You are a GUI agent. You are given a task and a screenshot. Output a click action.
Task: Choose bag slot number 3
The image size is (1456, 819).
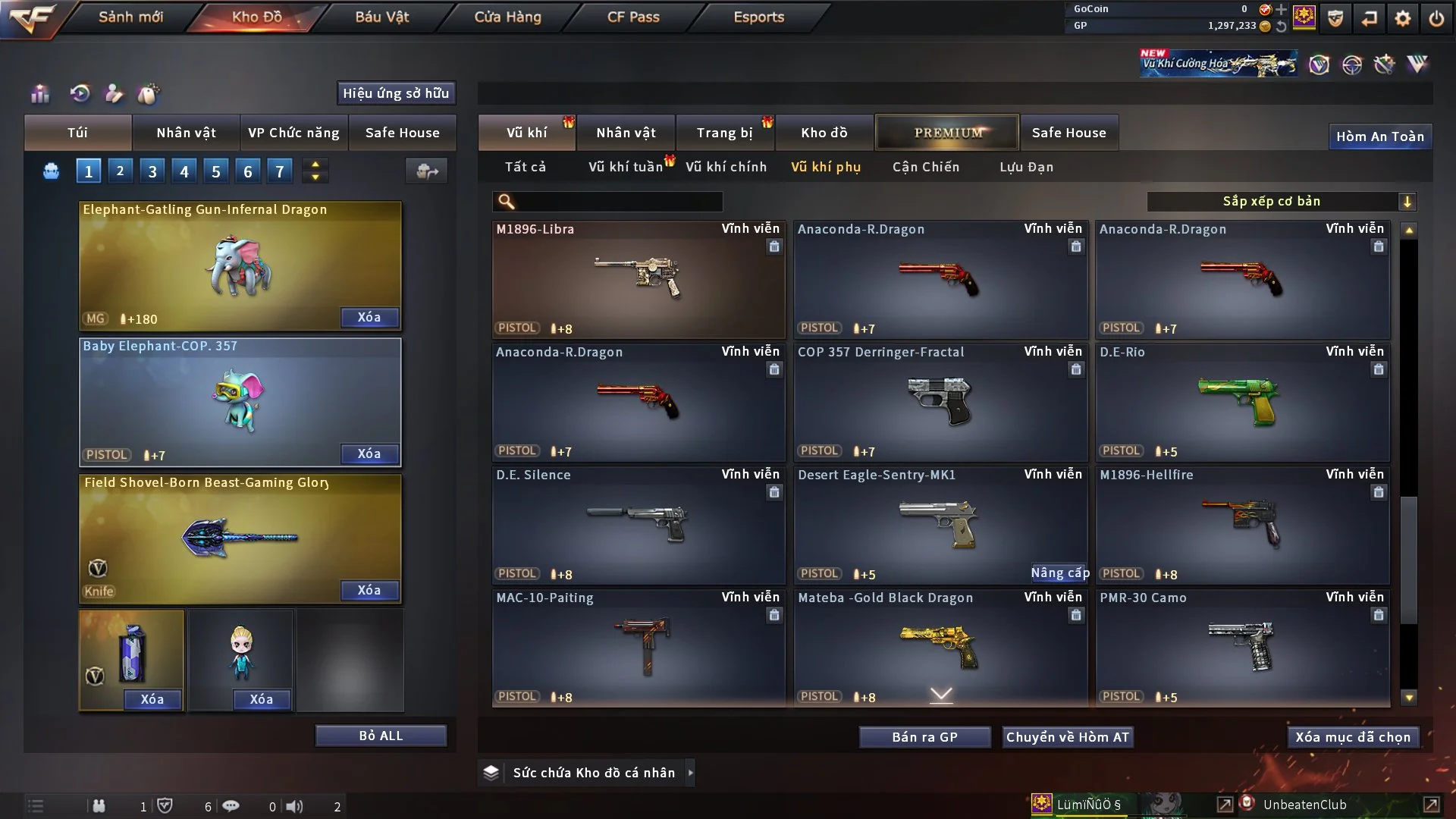point(152,171)
